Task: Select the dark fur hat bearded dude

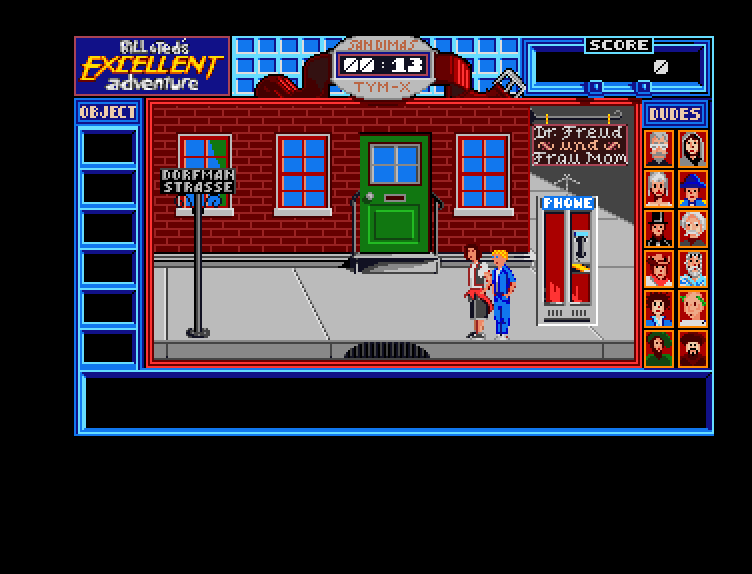Action: tap(692, 348)
